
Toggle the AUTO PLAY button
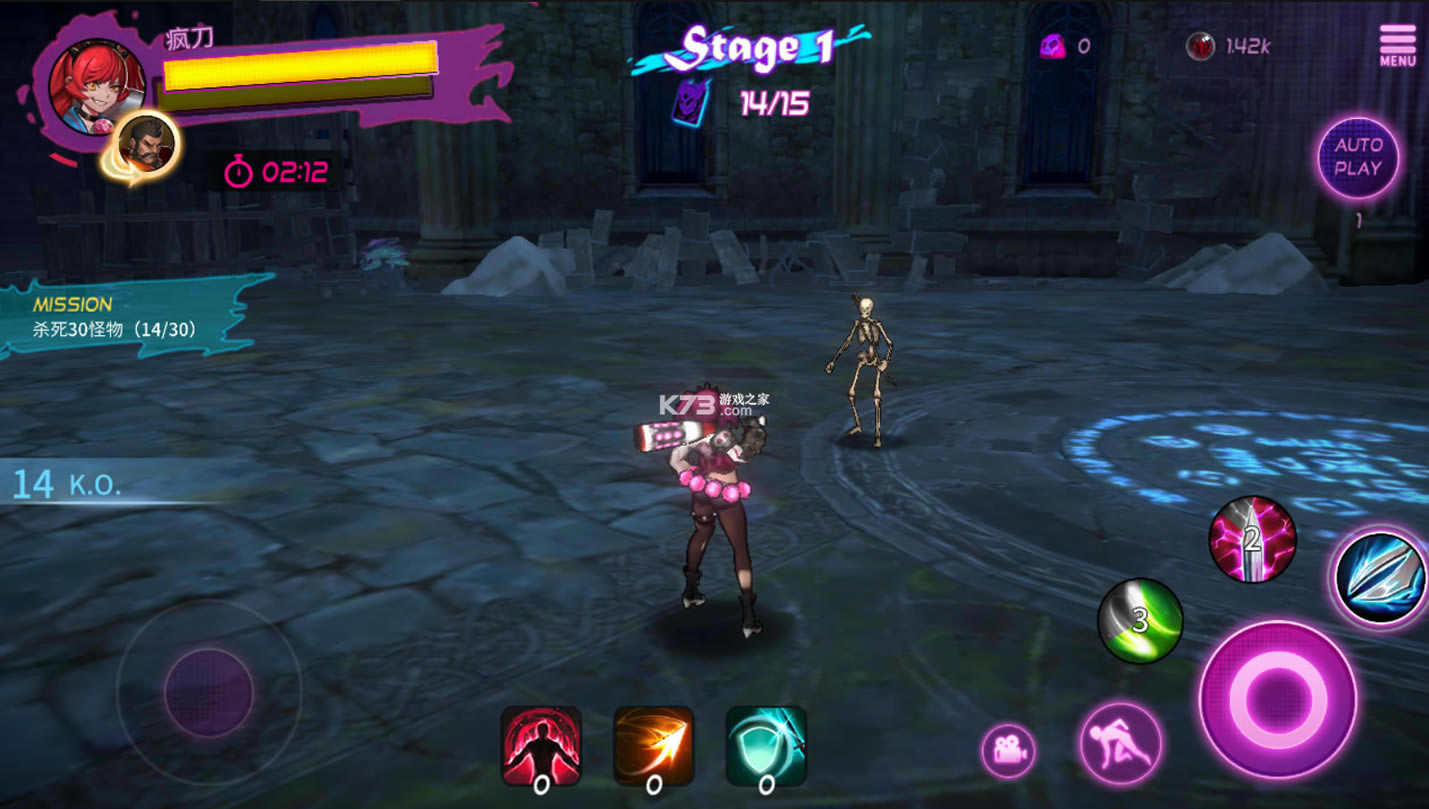coord(1357,157)
